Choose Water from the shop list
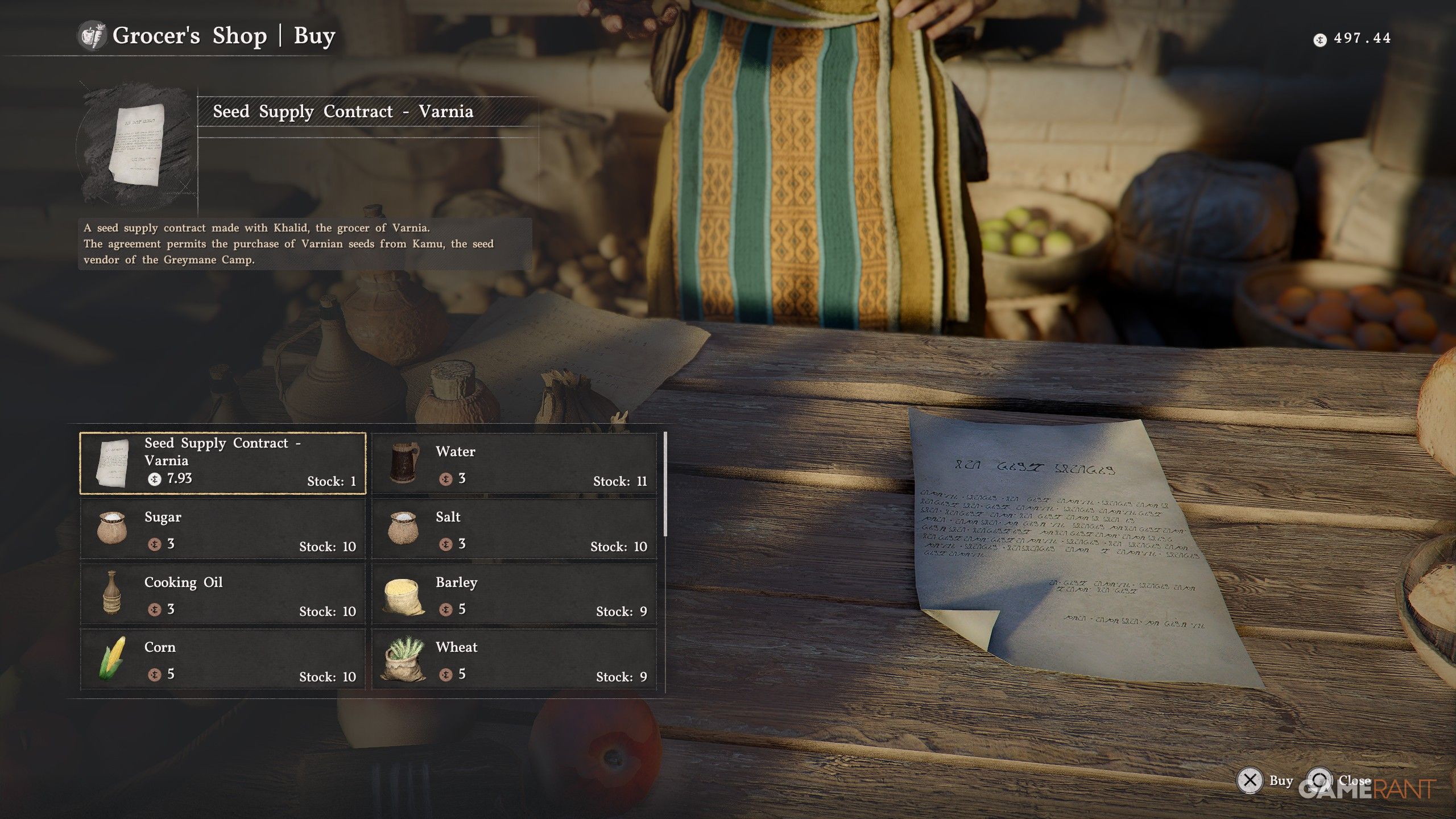This screenshot has width=1456, height=819. 514,463
